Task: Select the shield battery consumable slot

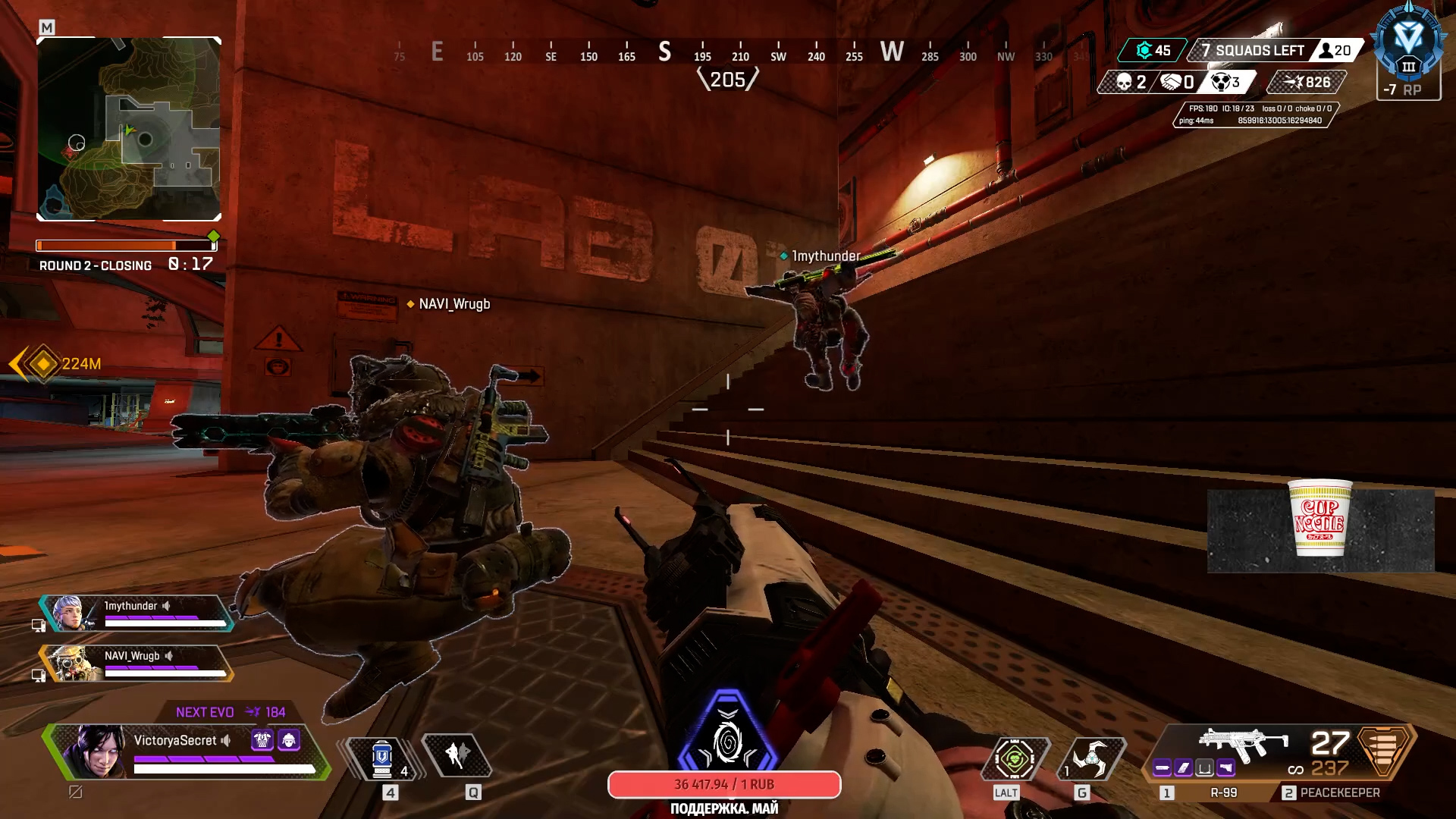Action: 383,757
